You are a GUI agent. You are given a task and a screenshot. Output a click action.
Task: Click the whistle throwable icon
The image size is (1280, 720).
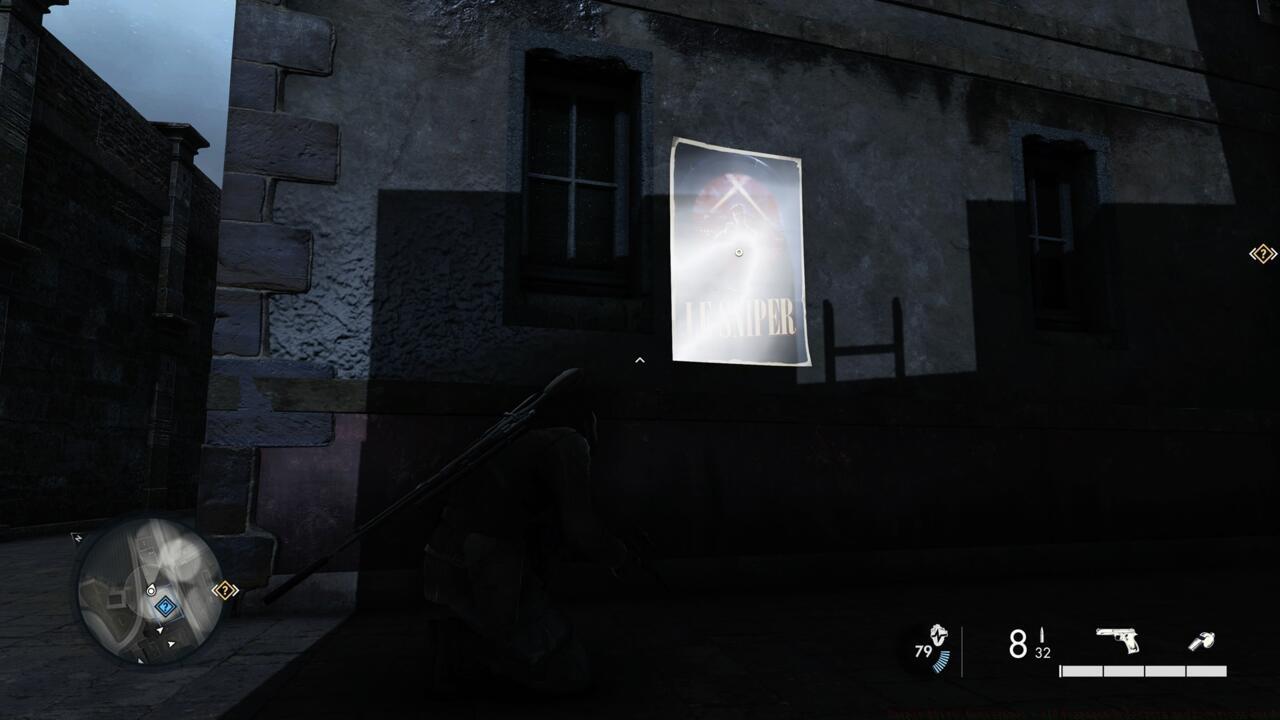coord(1203,640)
